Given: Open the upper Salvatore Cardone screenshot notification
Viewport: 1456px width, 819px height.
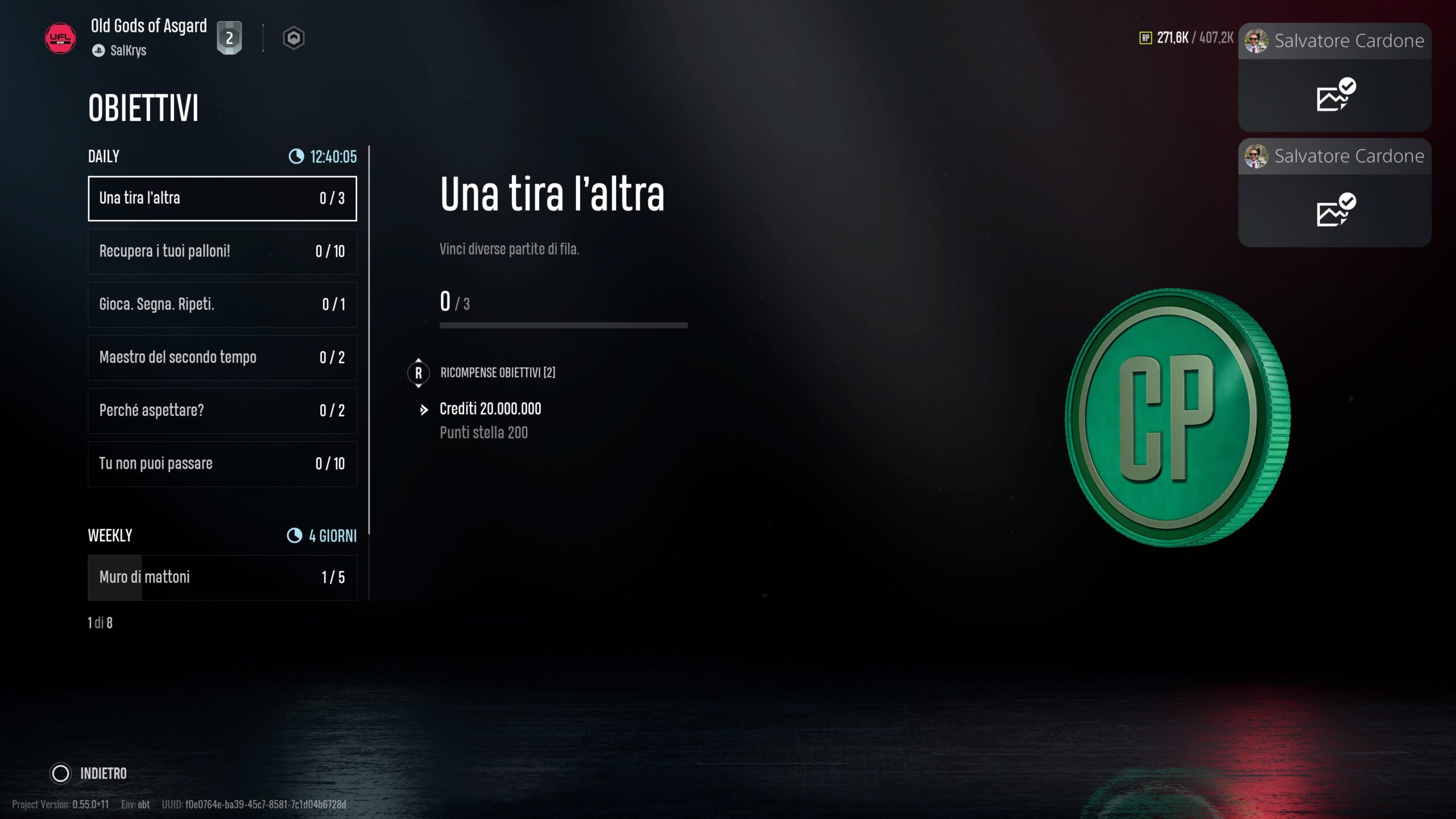Looking at the screenshot, I should [1334, 77].
